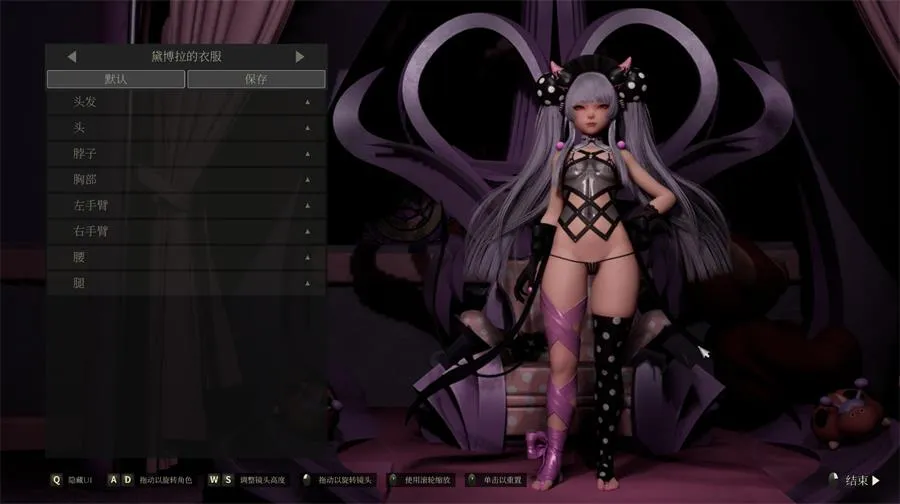Save outfit with the 保存 button
This screenshot has height=504, width=900.
click(256, 79)
